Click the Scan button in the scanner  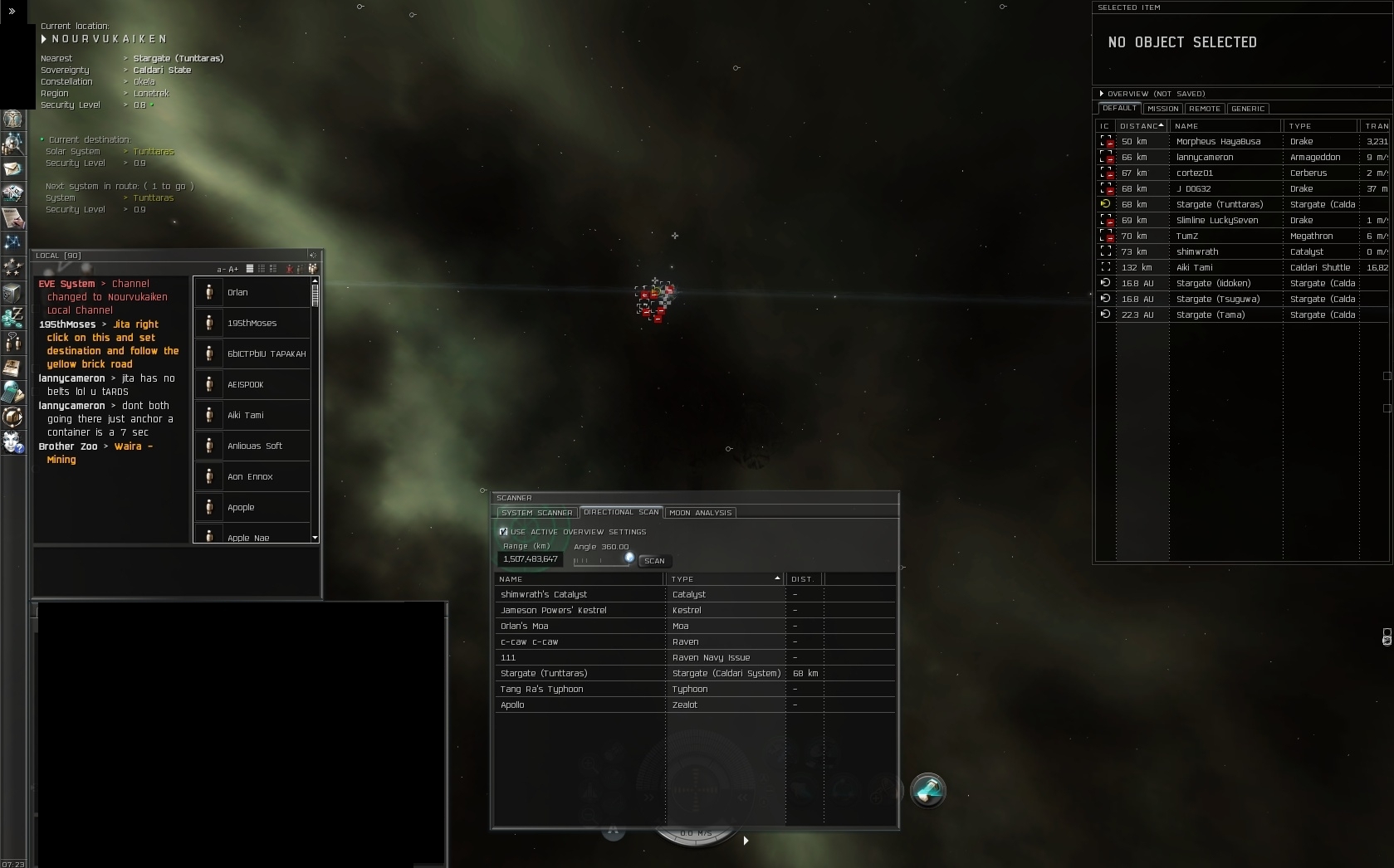click(x=654, y=561)
